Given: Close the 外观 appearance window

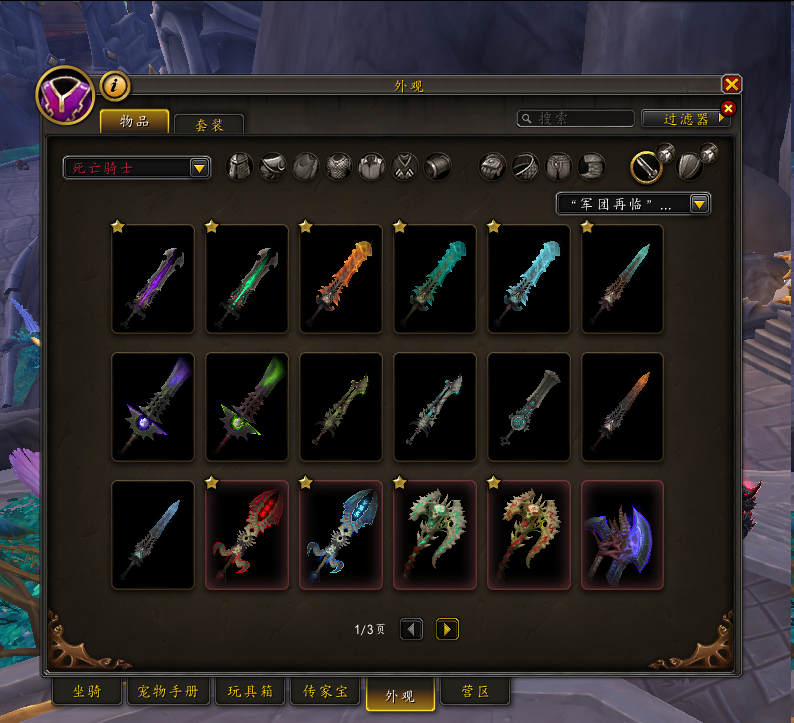Looking at the screenshot, I should pyautogui.click(x=732, y=85).
